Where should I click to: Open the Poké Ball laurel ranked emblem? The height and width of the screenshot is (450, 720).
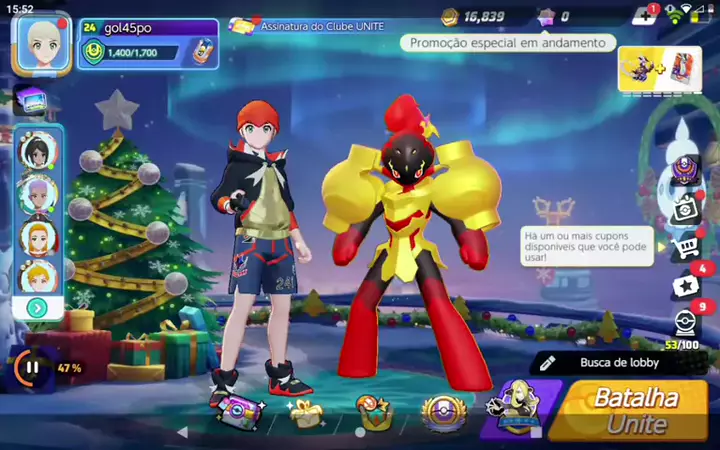click(442, 411)
